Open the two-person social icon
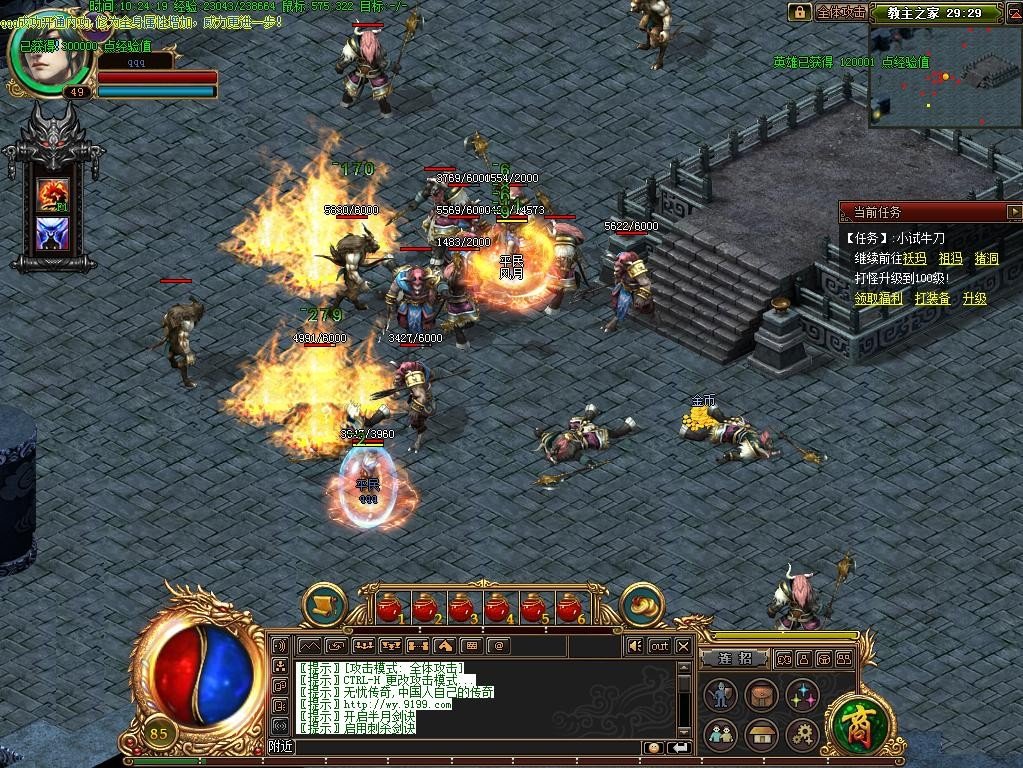Screen dimensions: 1023x768 [x=720, y=735]
